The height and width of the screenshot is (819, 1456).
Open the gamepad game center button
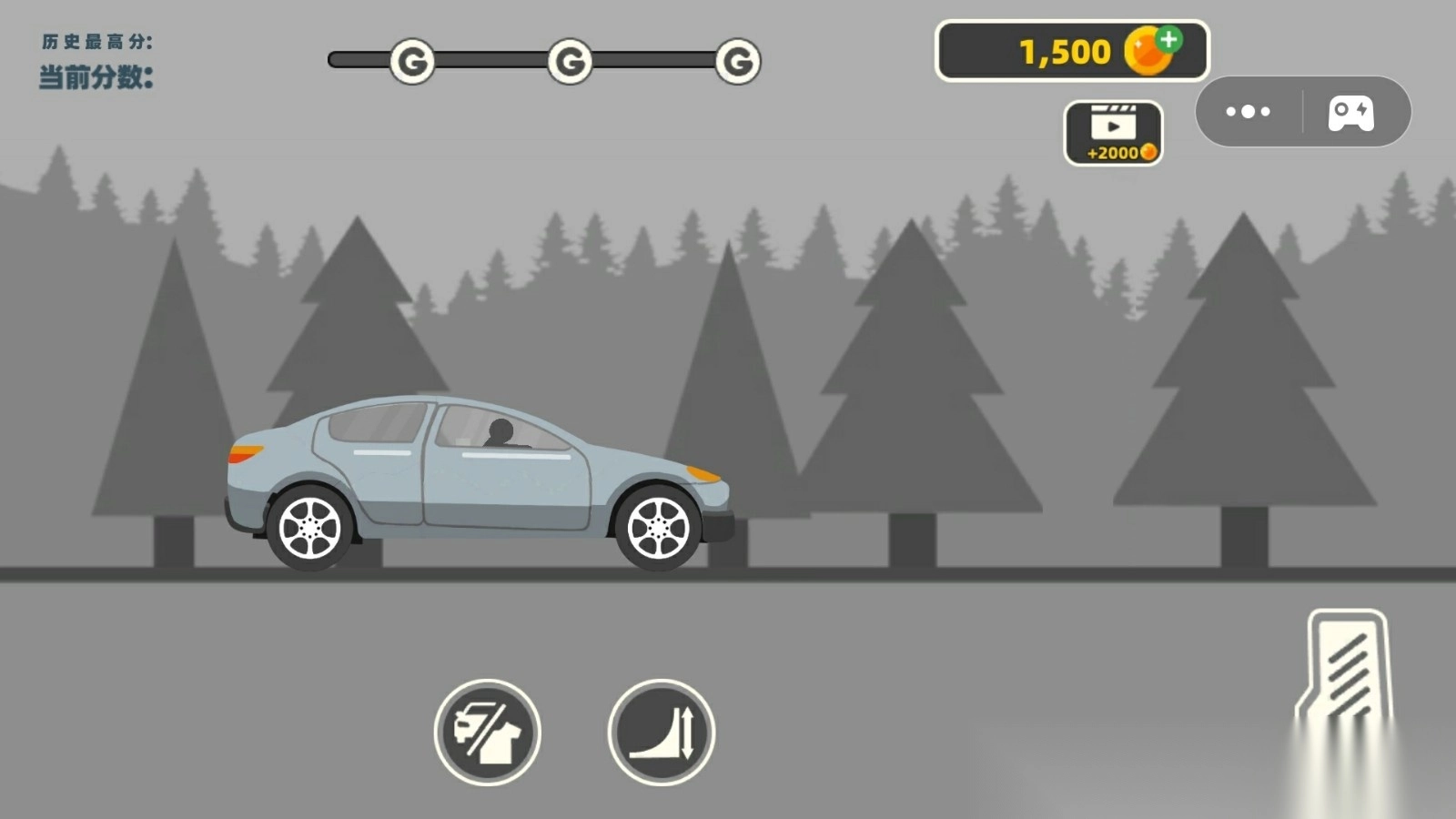pos(1351,113)
